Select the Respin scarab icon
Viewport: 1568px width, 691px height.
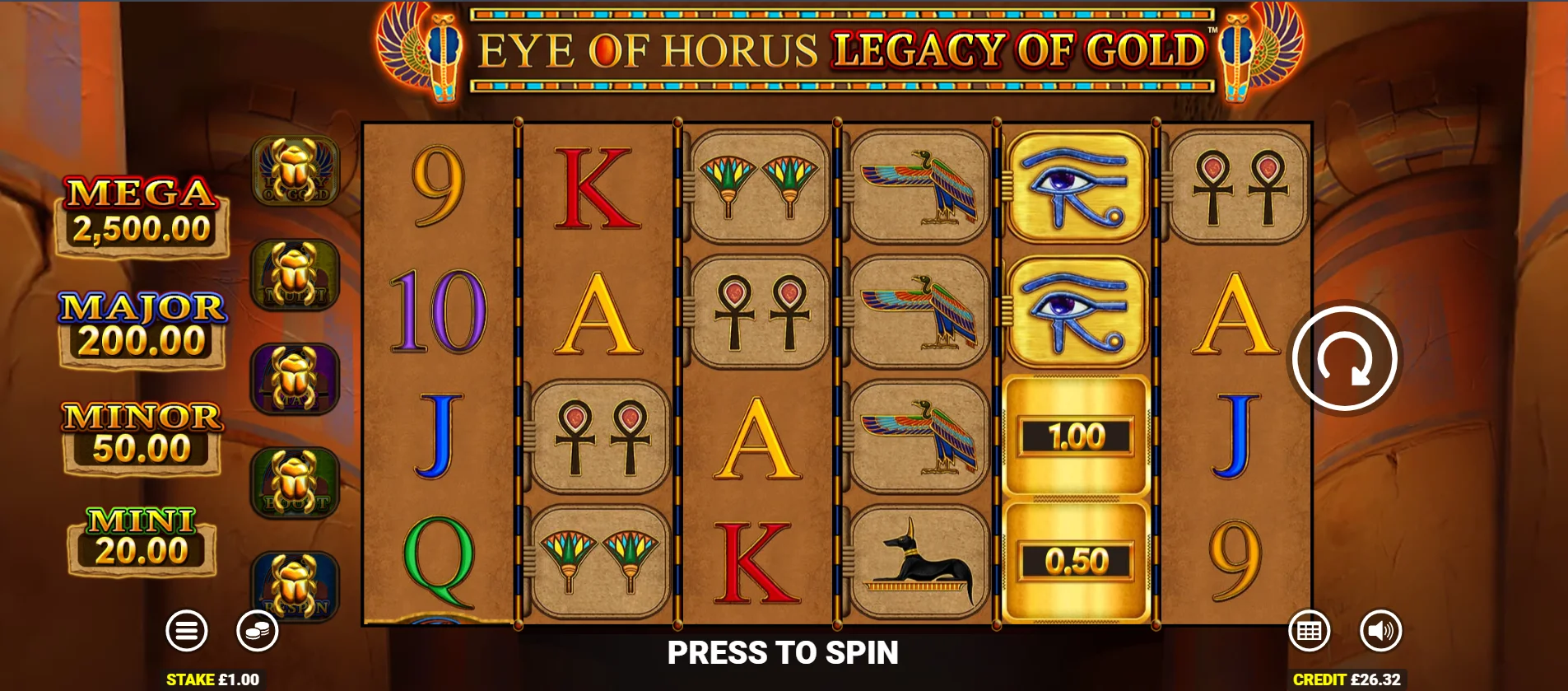(x=295, y=585)
